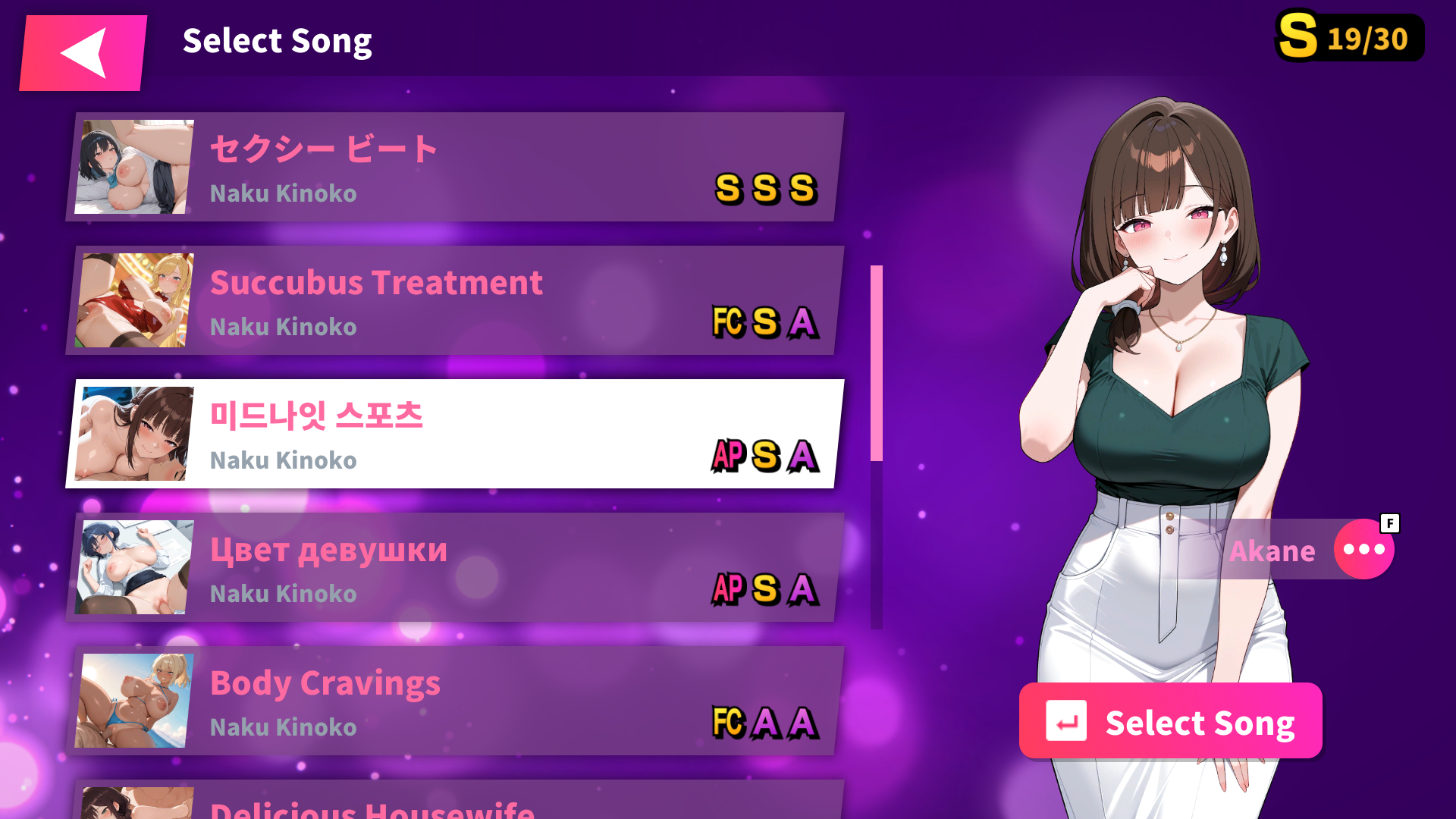Click the S rank counter showing 19/30
Screen dimensions: 1456x819
[x=1349, y=35]
